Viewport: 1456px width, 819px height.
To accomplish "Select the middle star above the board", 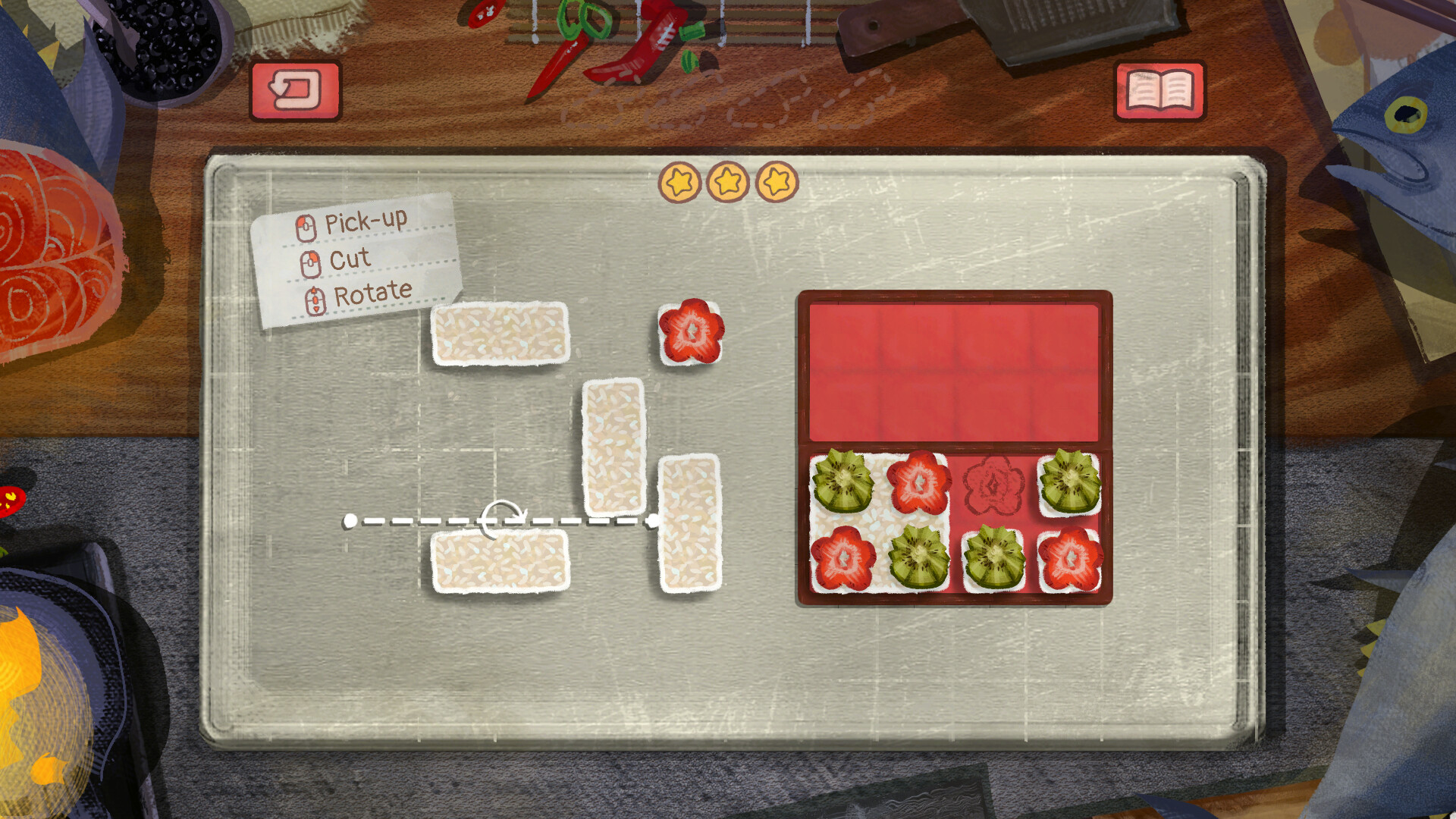I will 728,182.
